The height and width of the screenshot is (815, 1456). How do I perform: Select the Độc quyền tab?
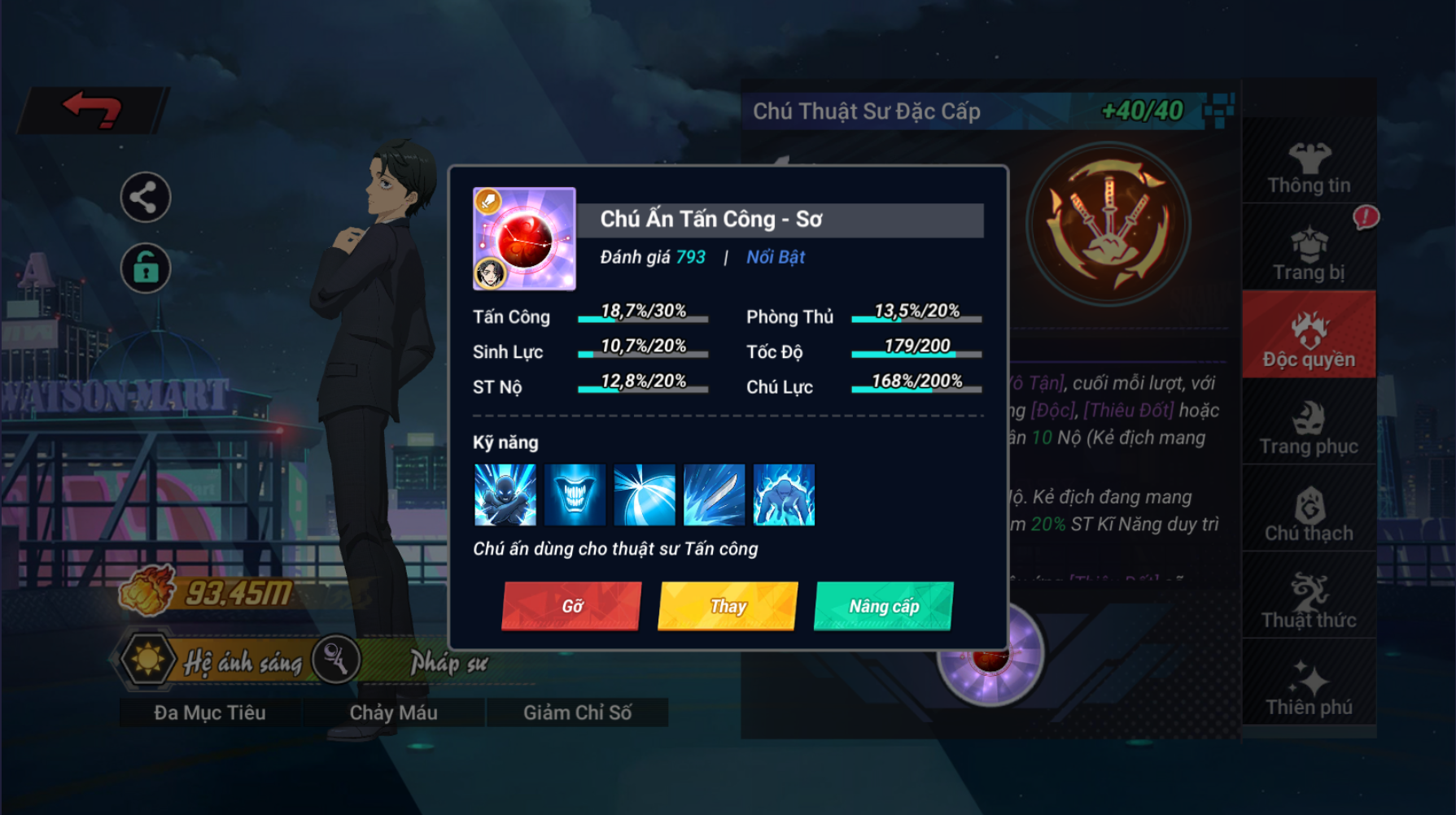pyautogui.click(x=1309, y=340)
